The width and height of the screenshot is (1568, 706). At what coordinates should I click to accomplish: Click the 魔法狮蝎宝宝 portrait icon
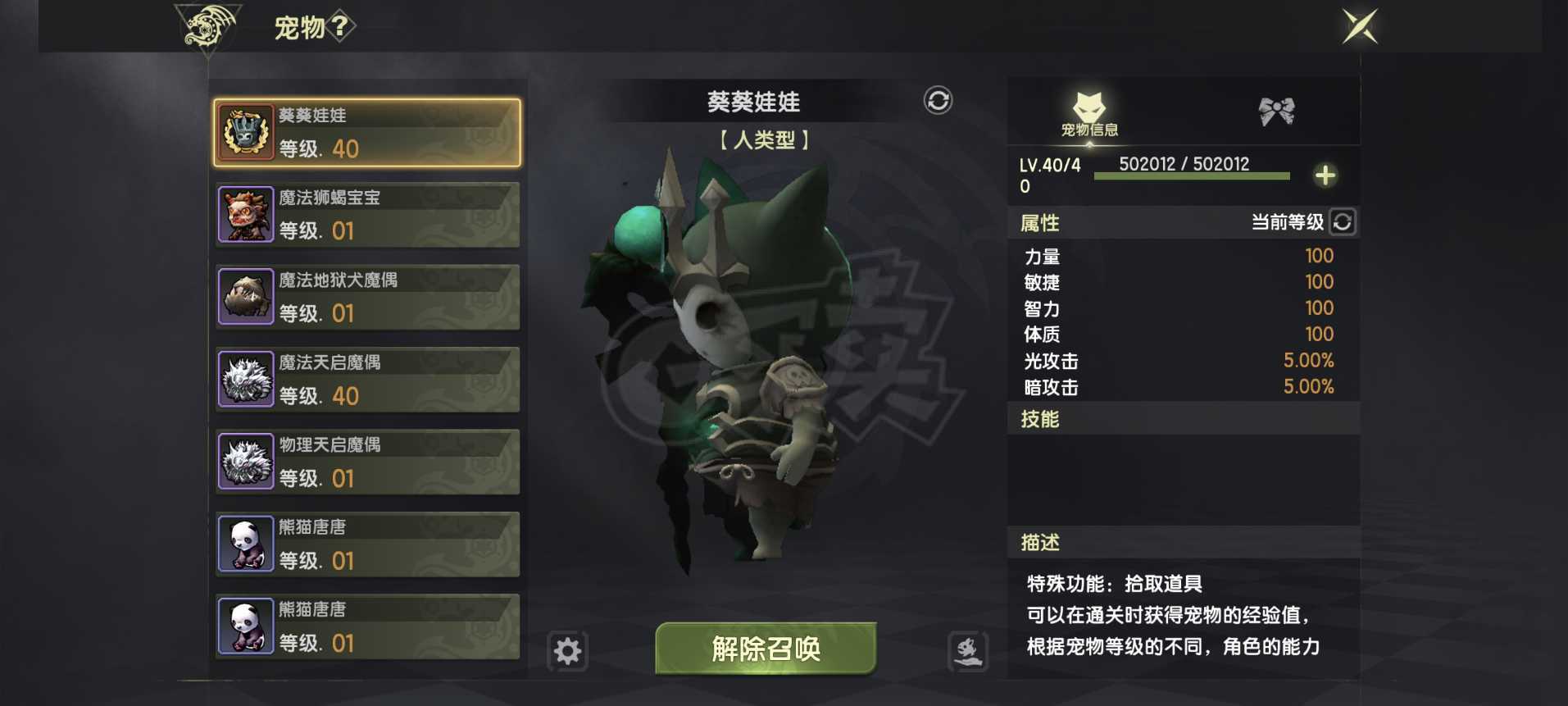[x=246, y=215]
